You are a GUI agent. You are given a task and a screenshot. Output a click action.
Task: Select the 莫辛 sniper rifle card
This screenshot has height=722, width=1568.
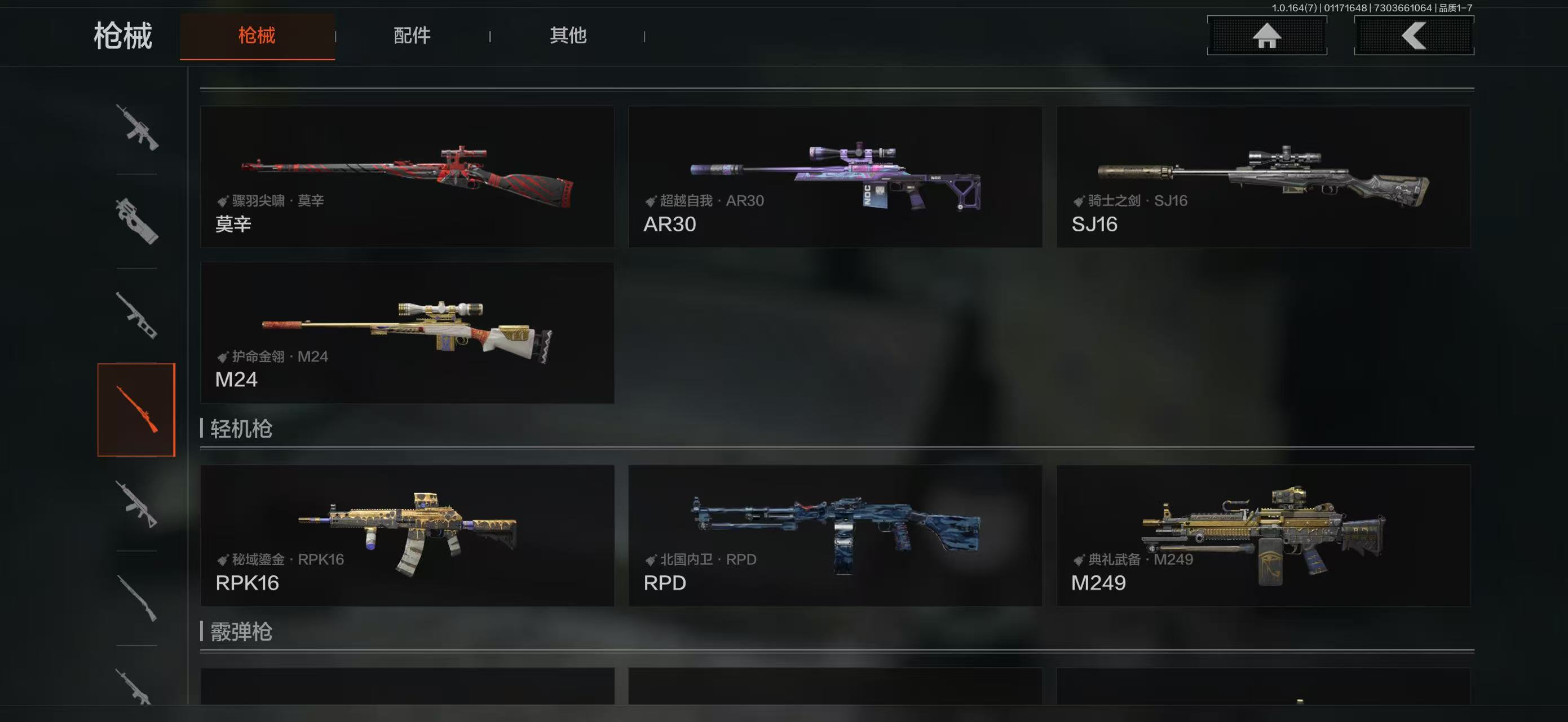click(x=407, y=177)
